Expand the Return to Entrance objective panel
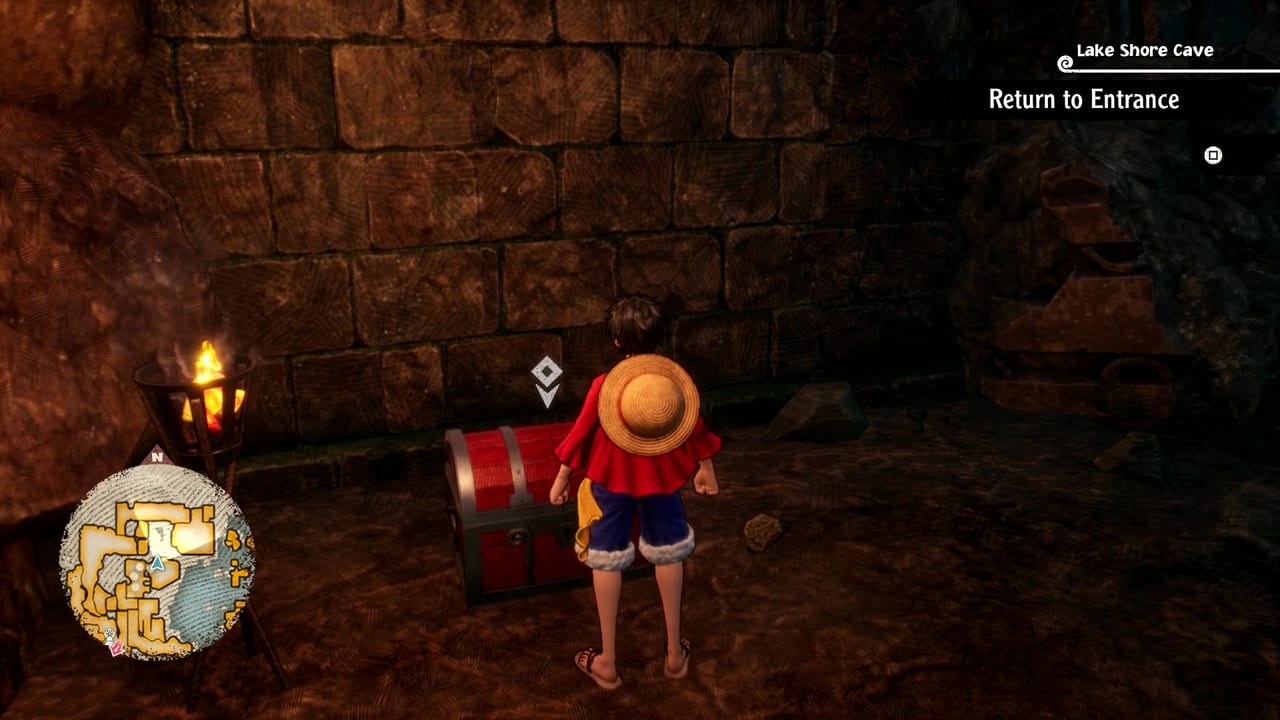The image size is (1280, 720). [x=1083, y=99]
